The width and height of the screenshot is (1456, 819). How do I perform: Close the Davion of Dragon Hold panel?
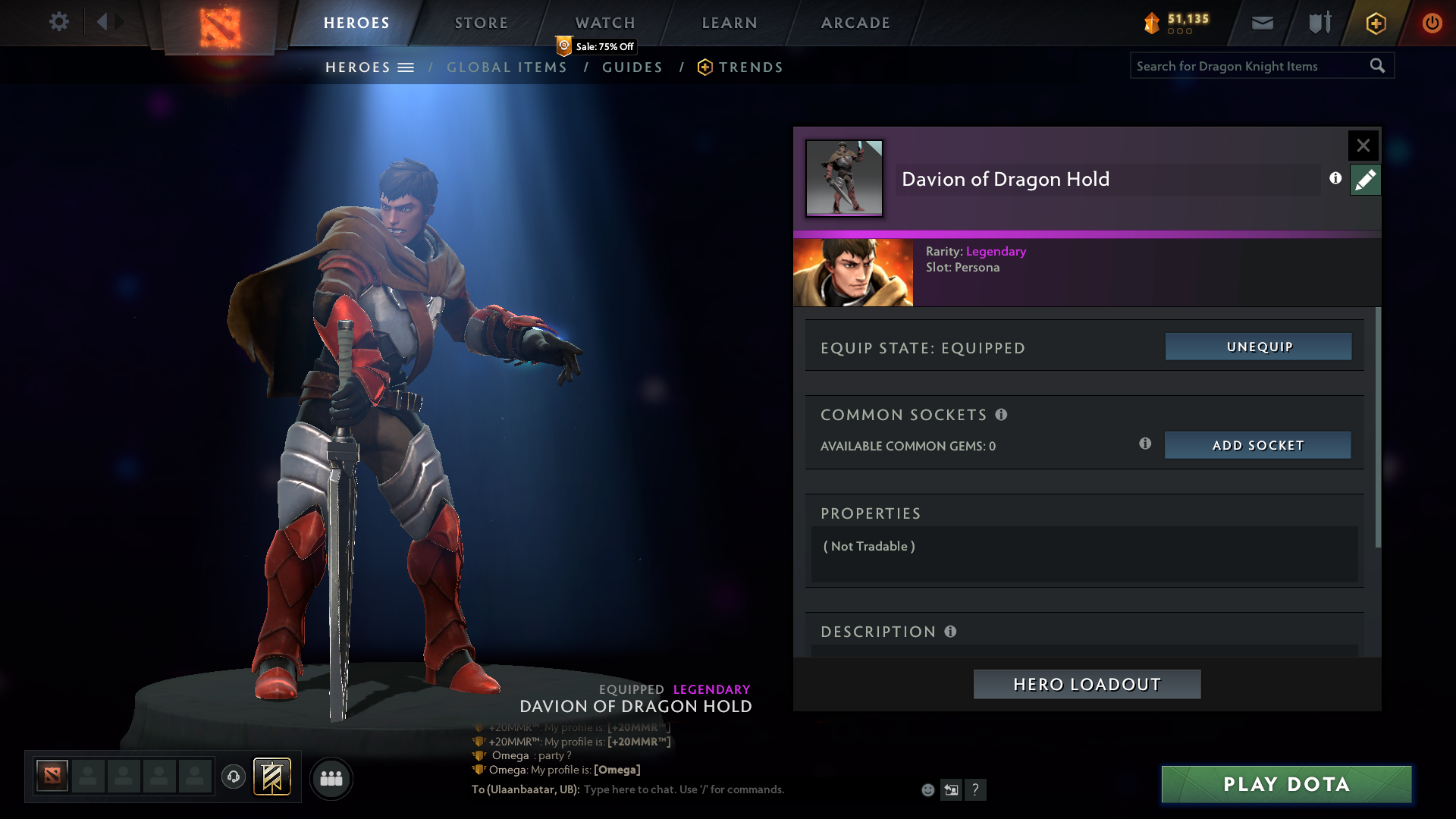click(1363, 145)
